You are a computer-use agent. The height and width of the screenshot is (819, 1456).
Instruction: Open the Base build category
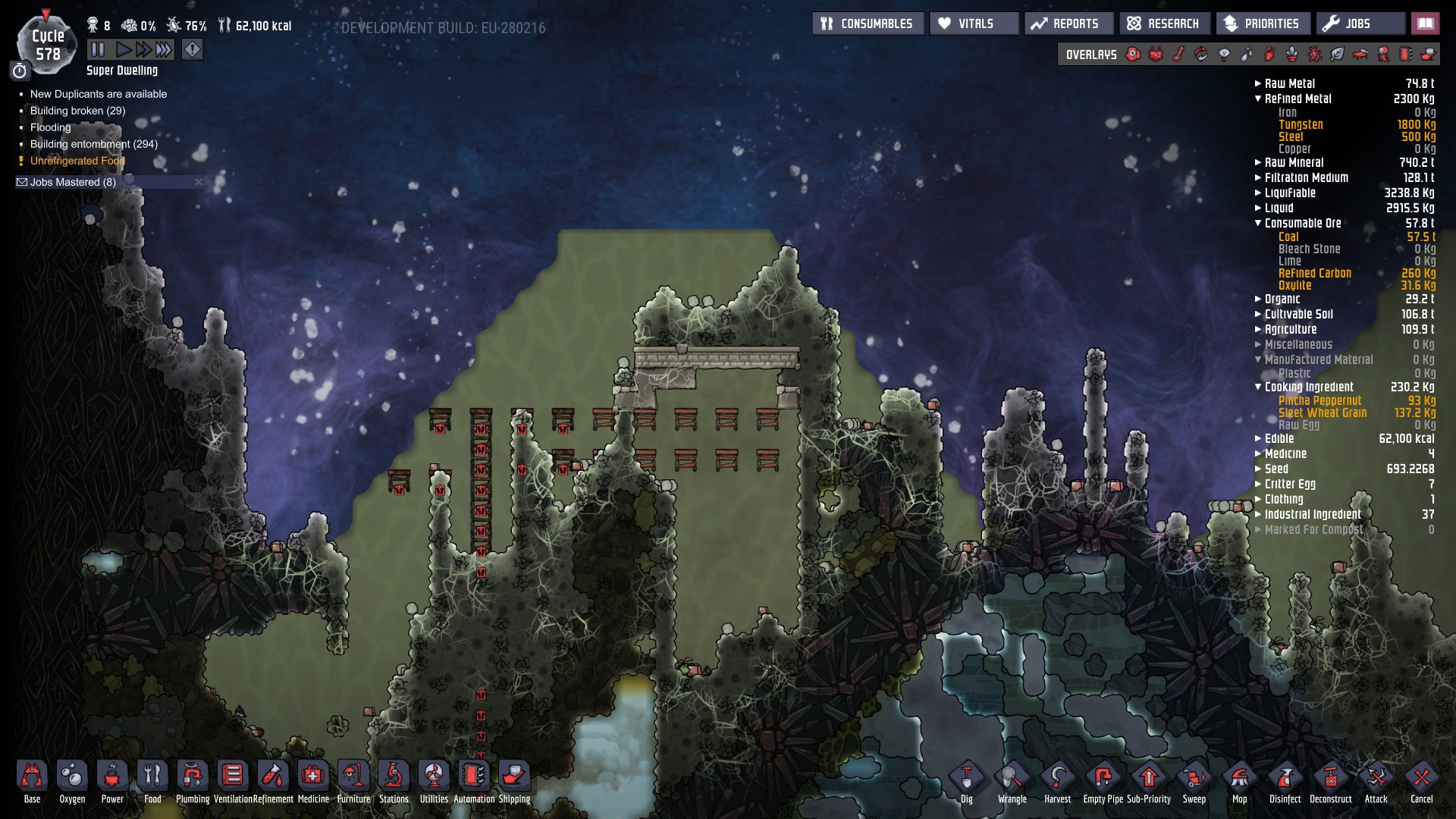(32, 780)
